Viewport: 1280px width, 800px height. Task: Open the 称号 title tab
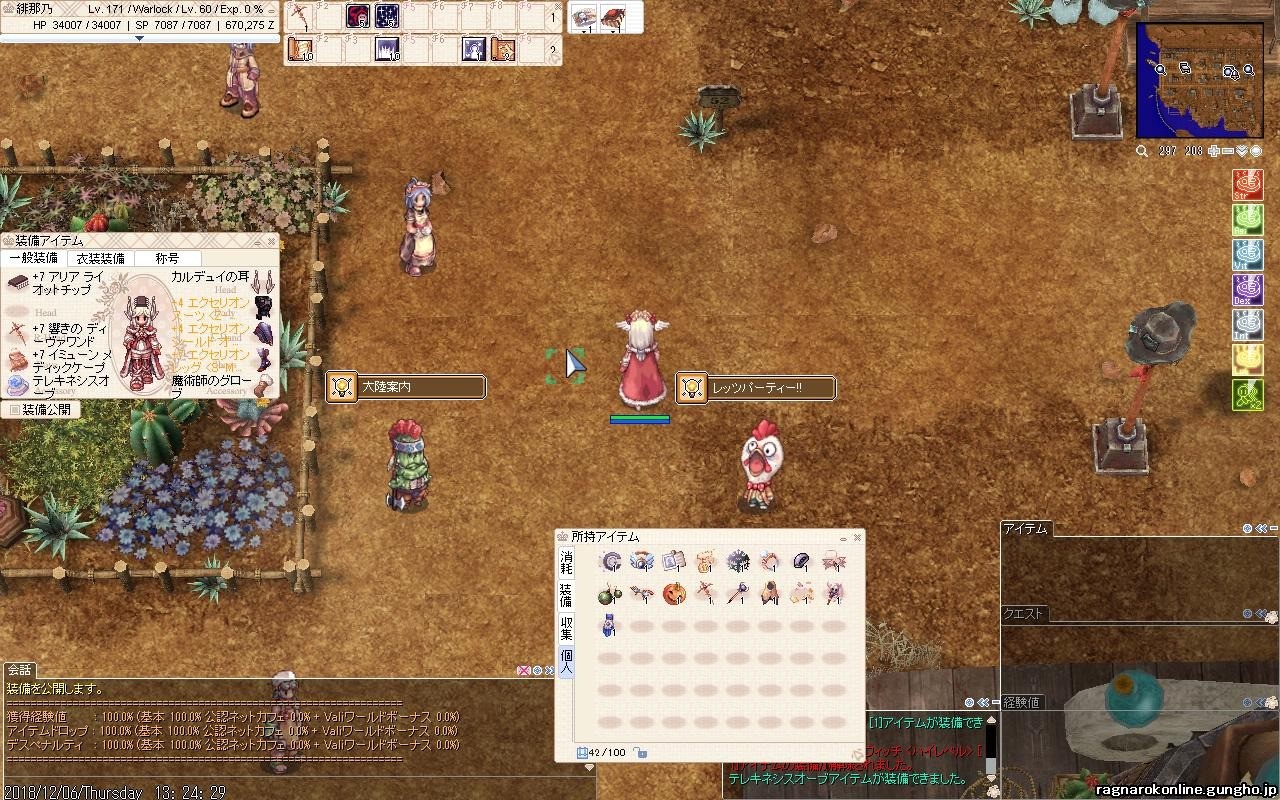pyautogui.click(x=167, y=258)
